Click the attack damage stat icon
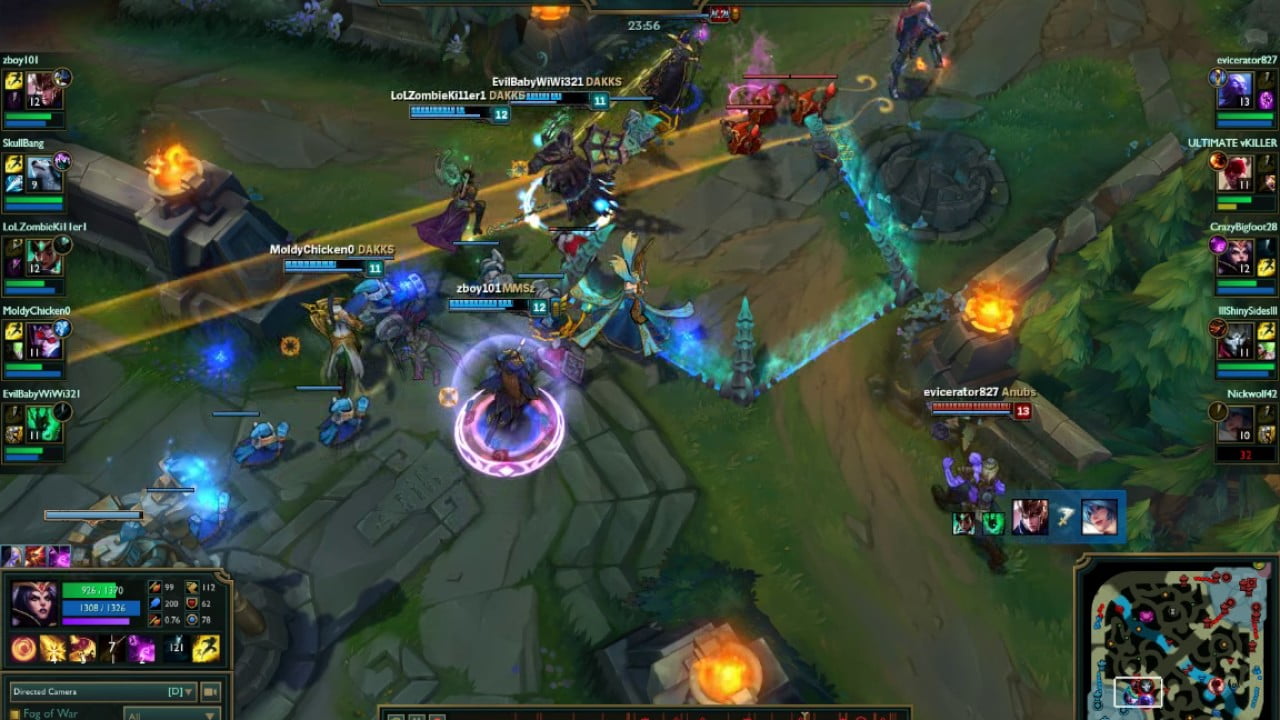The height and width of the screenshot is (720, 1280). click(155, 588)
